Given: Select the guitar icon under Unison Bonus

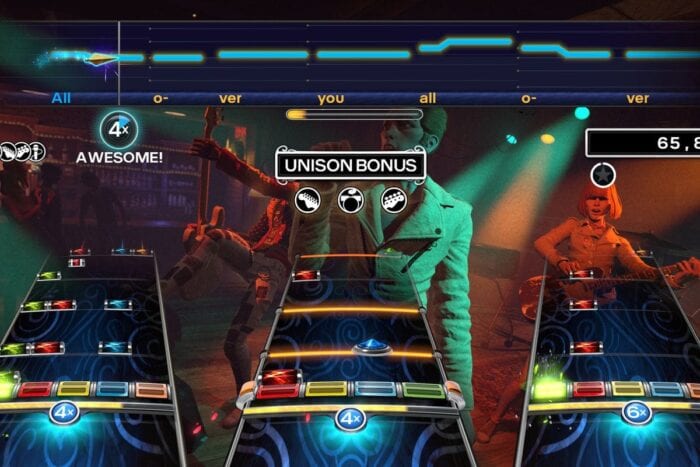Looking at the screenshot, I should (x=309, y=199).
